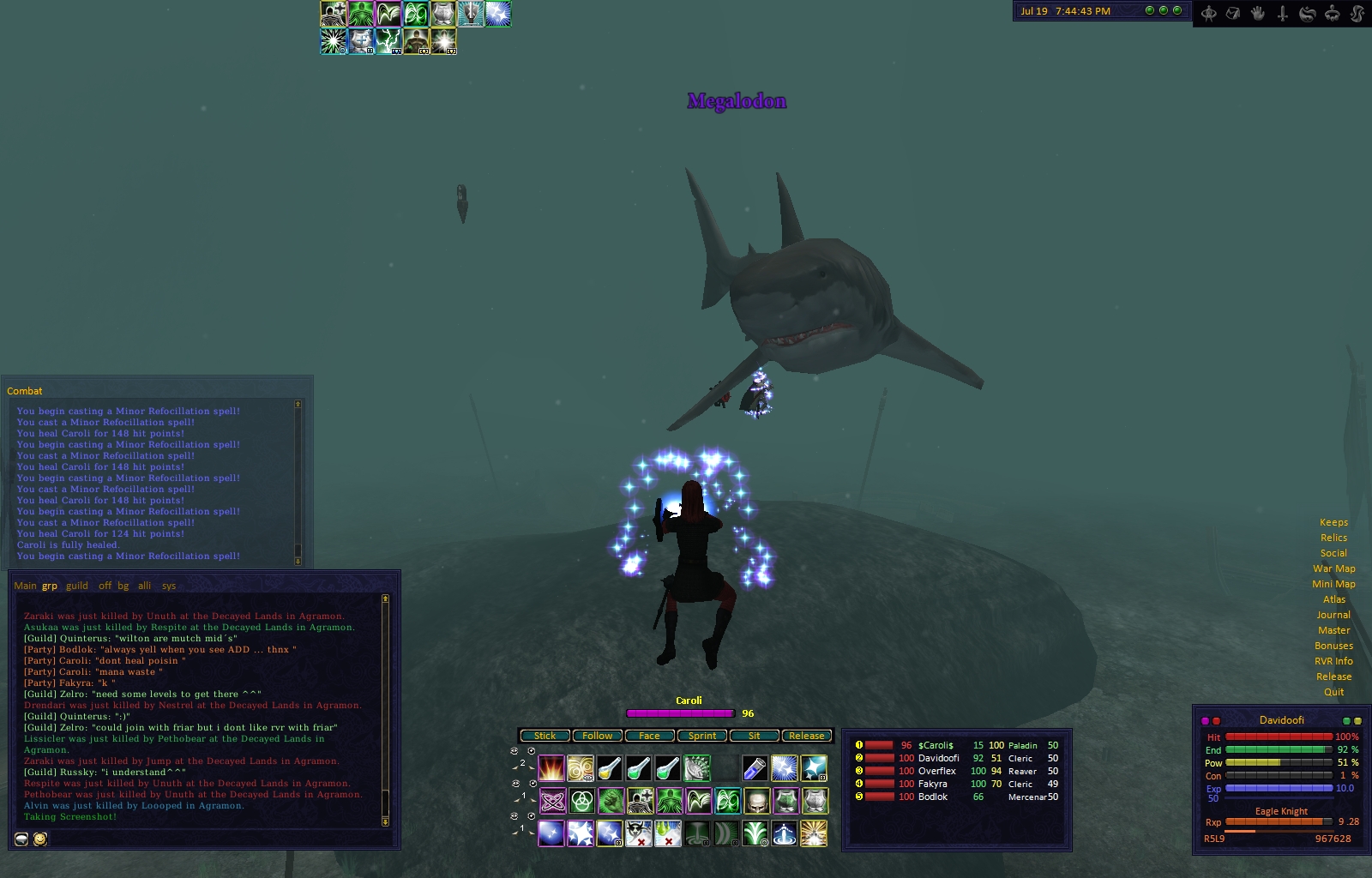Select group member Overflex

coord(936,771)
